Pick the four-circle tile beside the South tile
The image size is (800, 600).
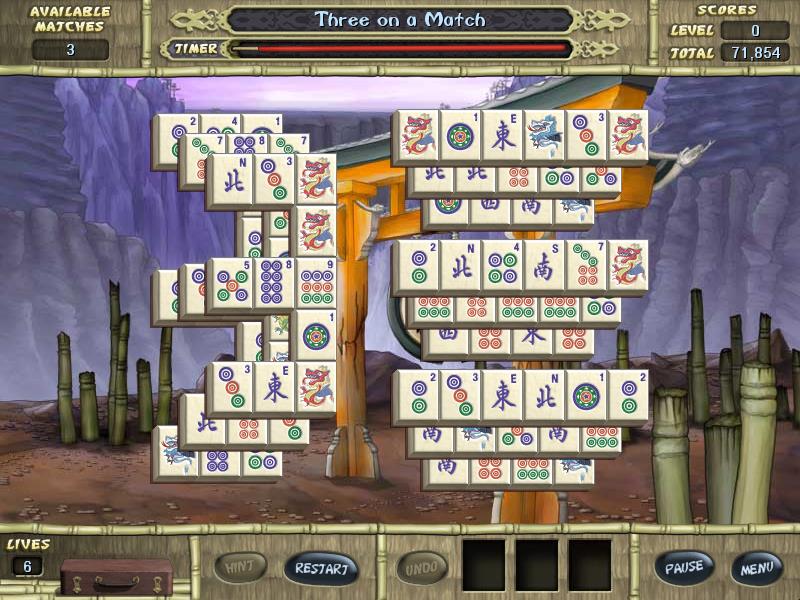point(501,266)
